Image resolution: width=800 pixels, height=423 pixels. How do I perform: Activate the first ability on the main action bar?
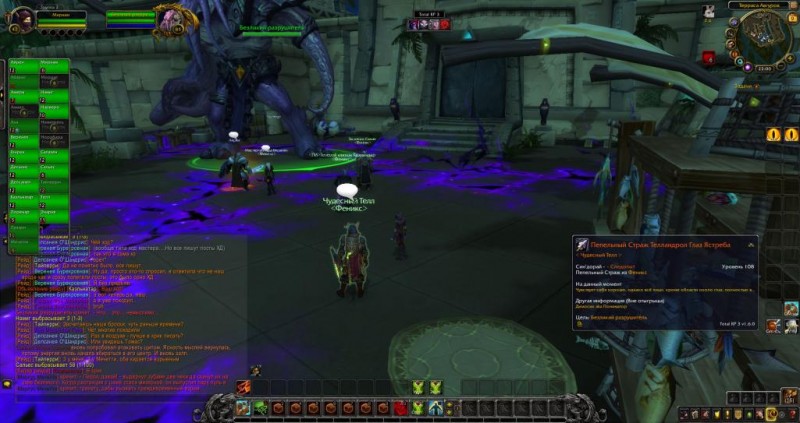pos(242,407)
